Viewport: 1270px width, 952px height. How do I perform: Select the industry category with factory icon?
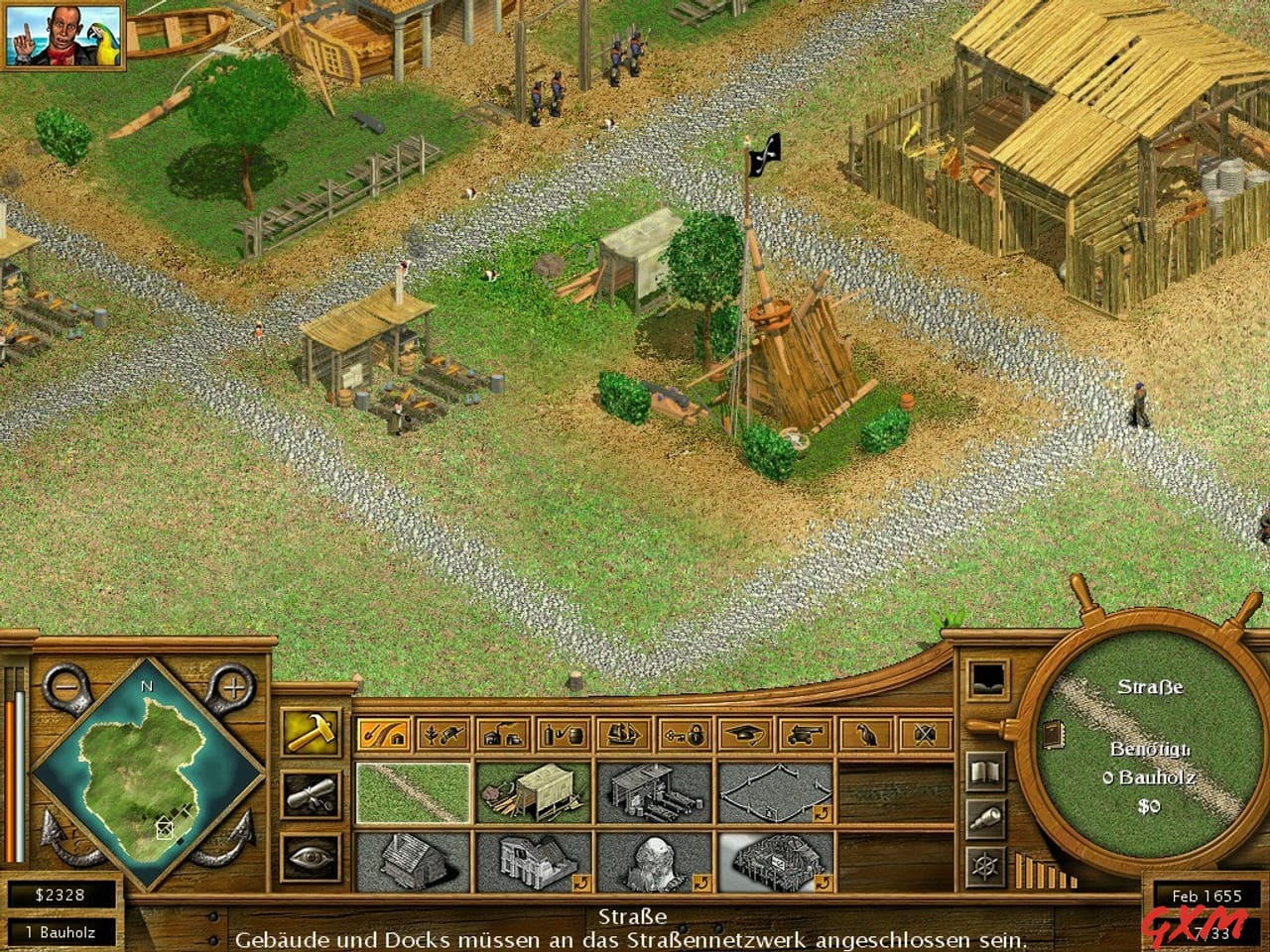504,735
